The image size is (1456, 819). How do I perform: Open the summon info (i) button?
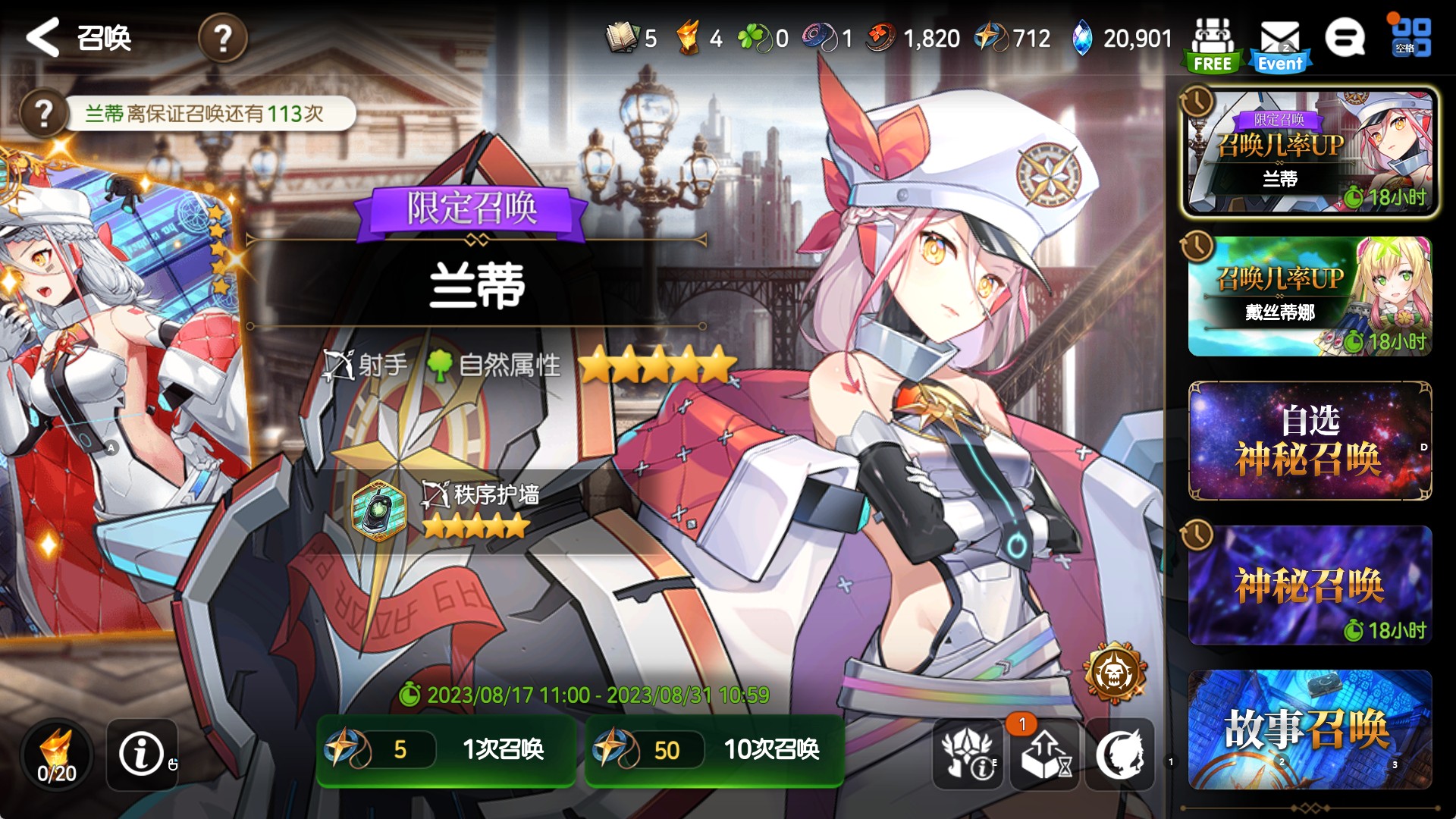pyautogui.click(x=142, y=754)
